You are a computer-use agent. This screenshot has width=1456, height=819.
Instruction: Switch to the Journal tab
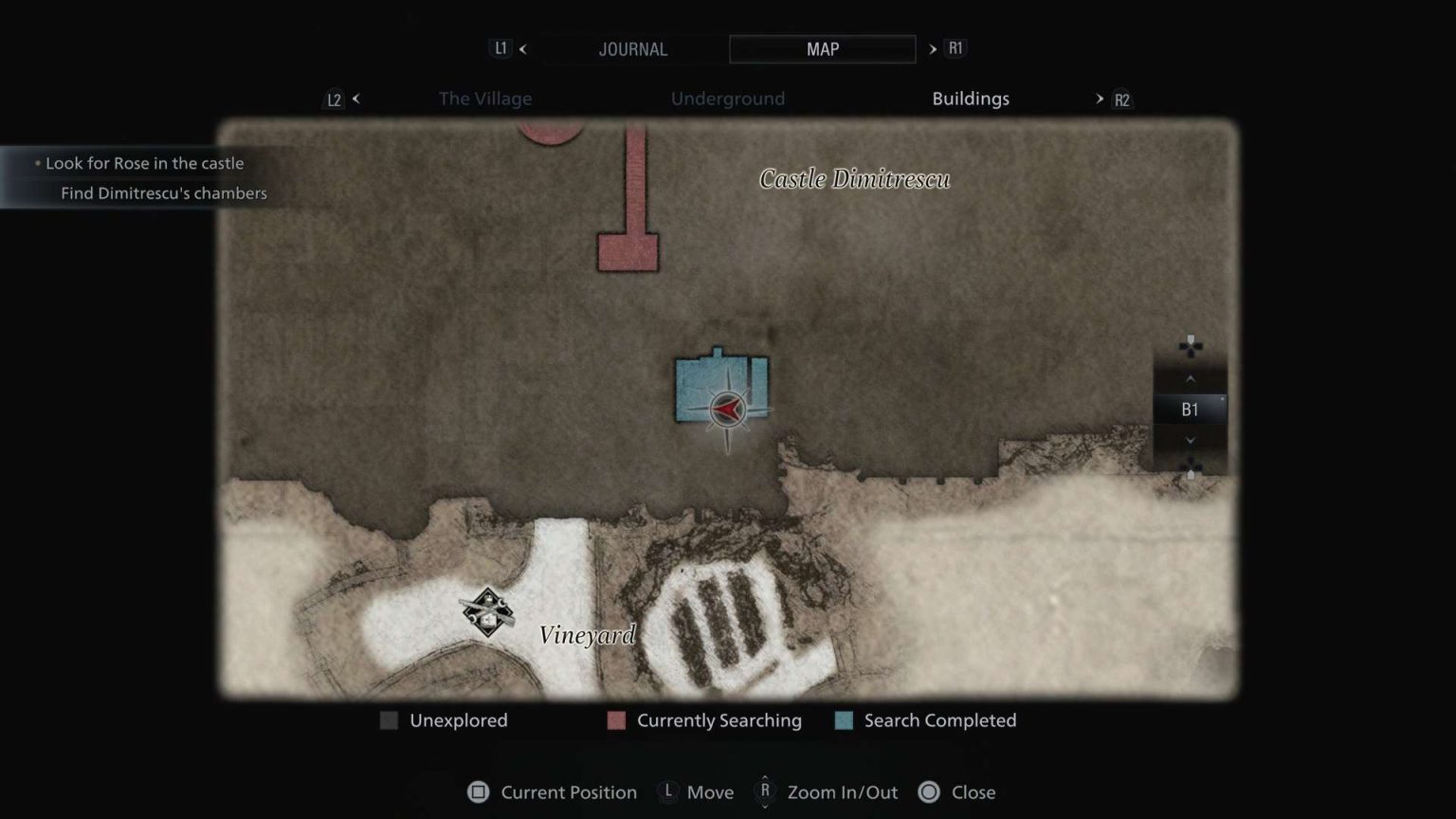632,49
